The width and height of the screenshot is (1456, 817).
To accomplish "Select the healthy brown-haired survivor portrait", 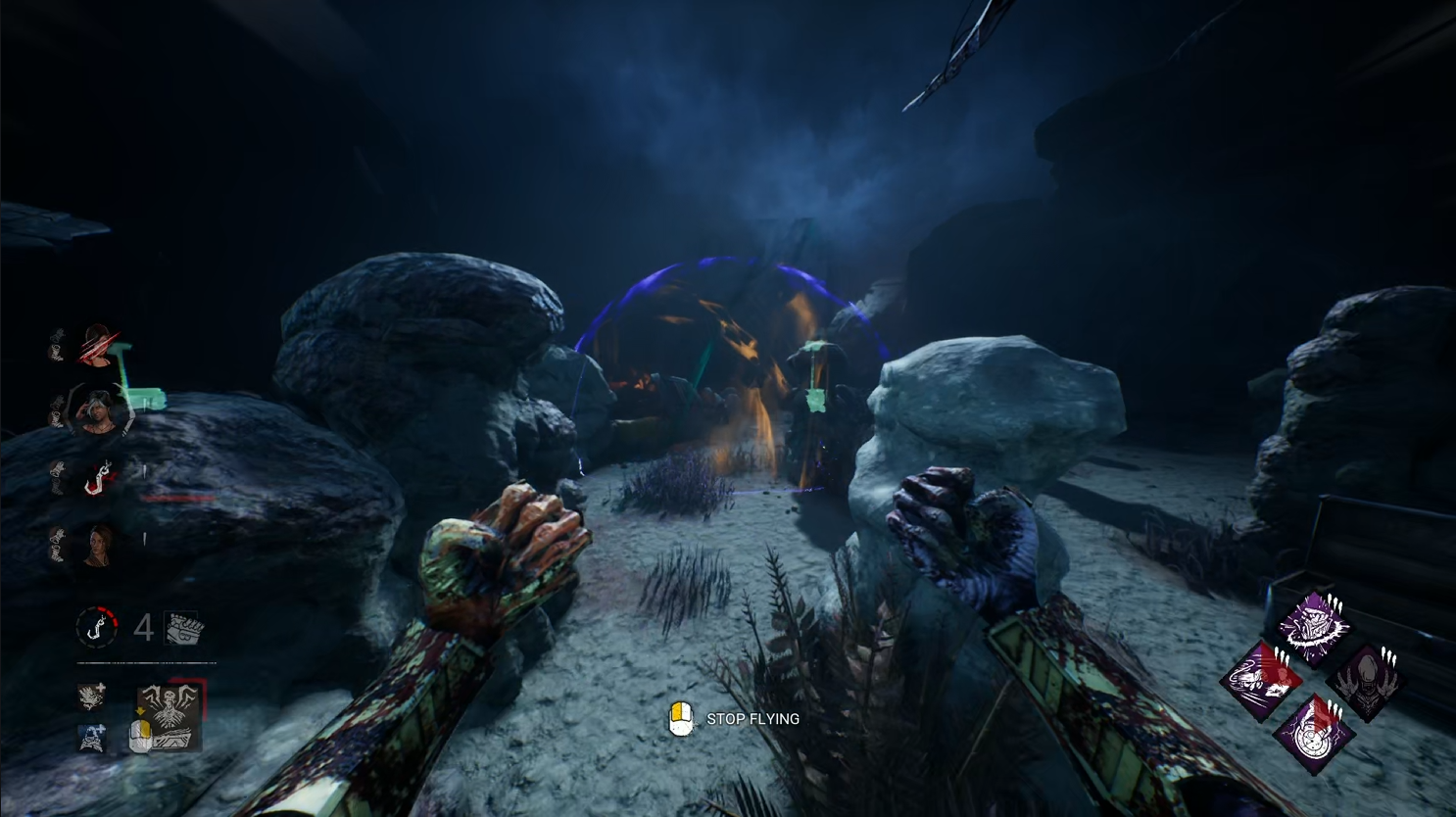I will point(98,545).
